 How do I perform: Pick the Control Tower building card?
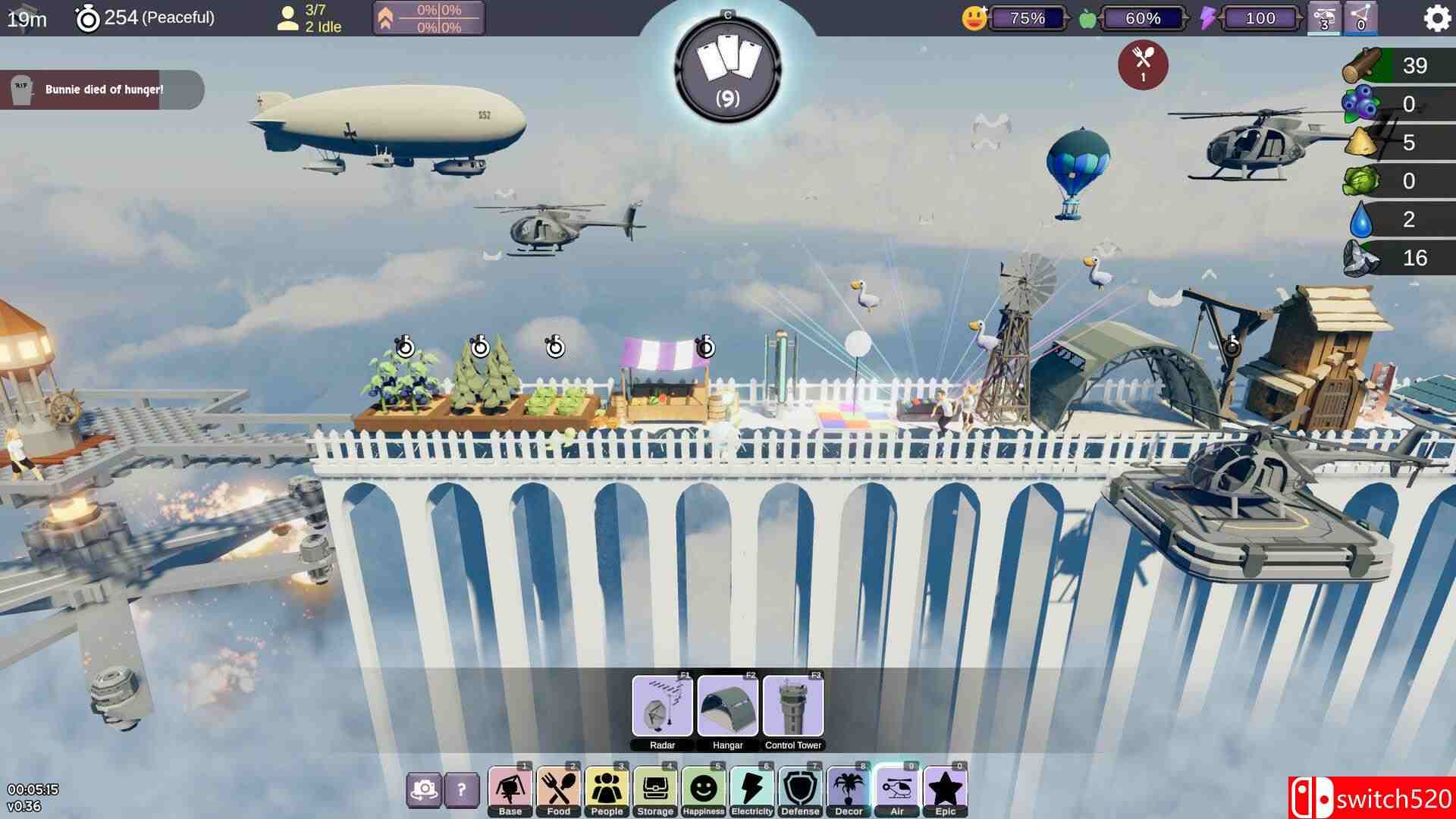pyautogui.click(x=793, y=707)
